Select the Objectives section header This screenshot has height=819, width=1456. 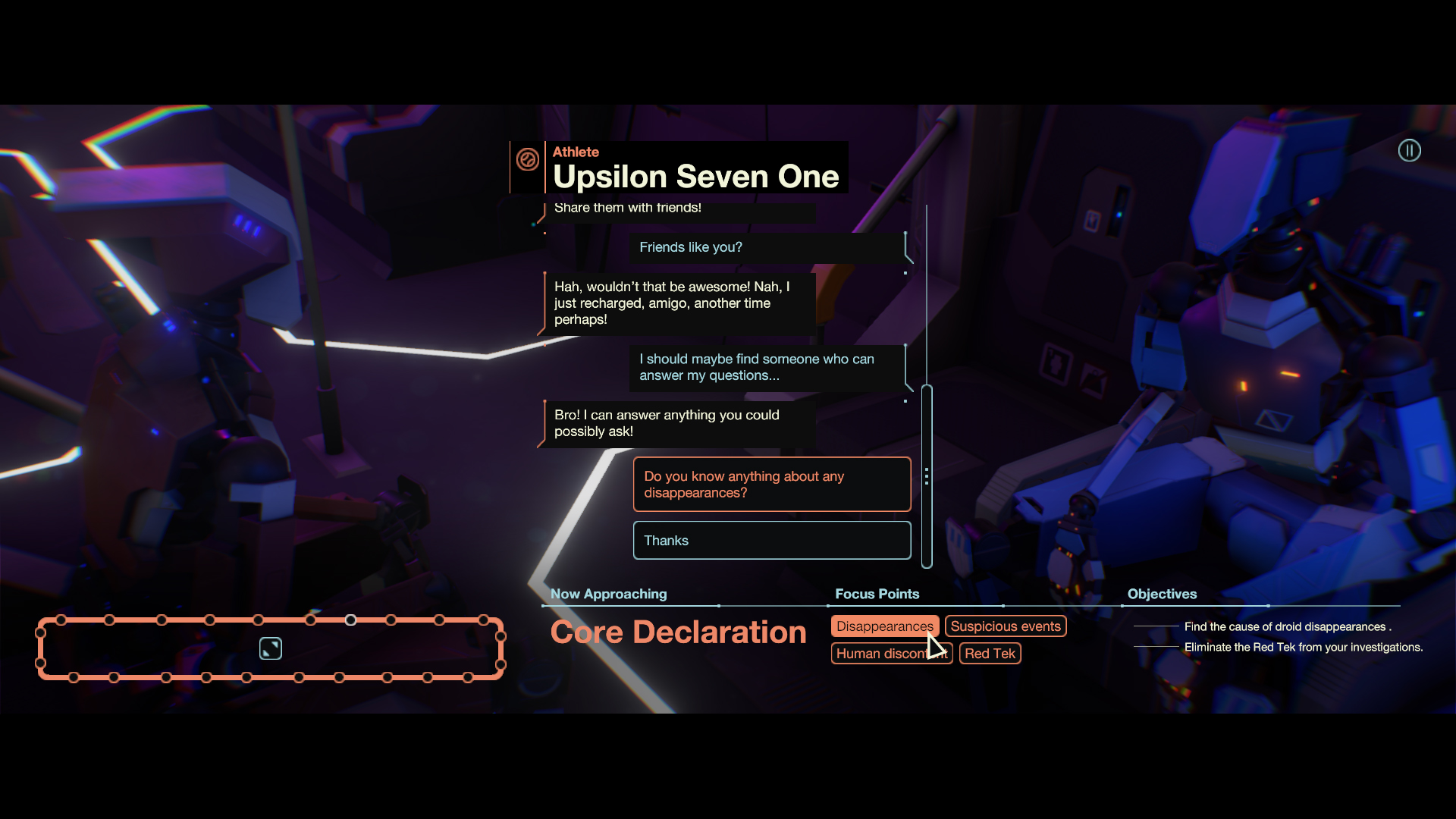[x=1162, y=594]
